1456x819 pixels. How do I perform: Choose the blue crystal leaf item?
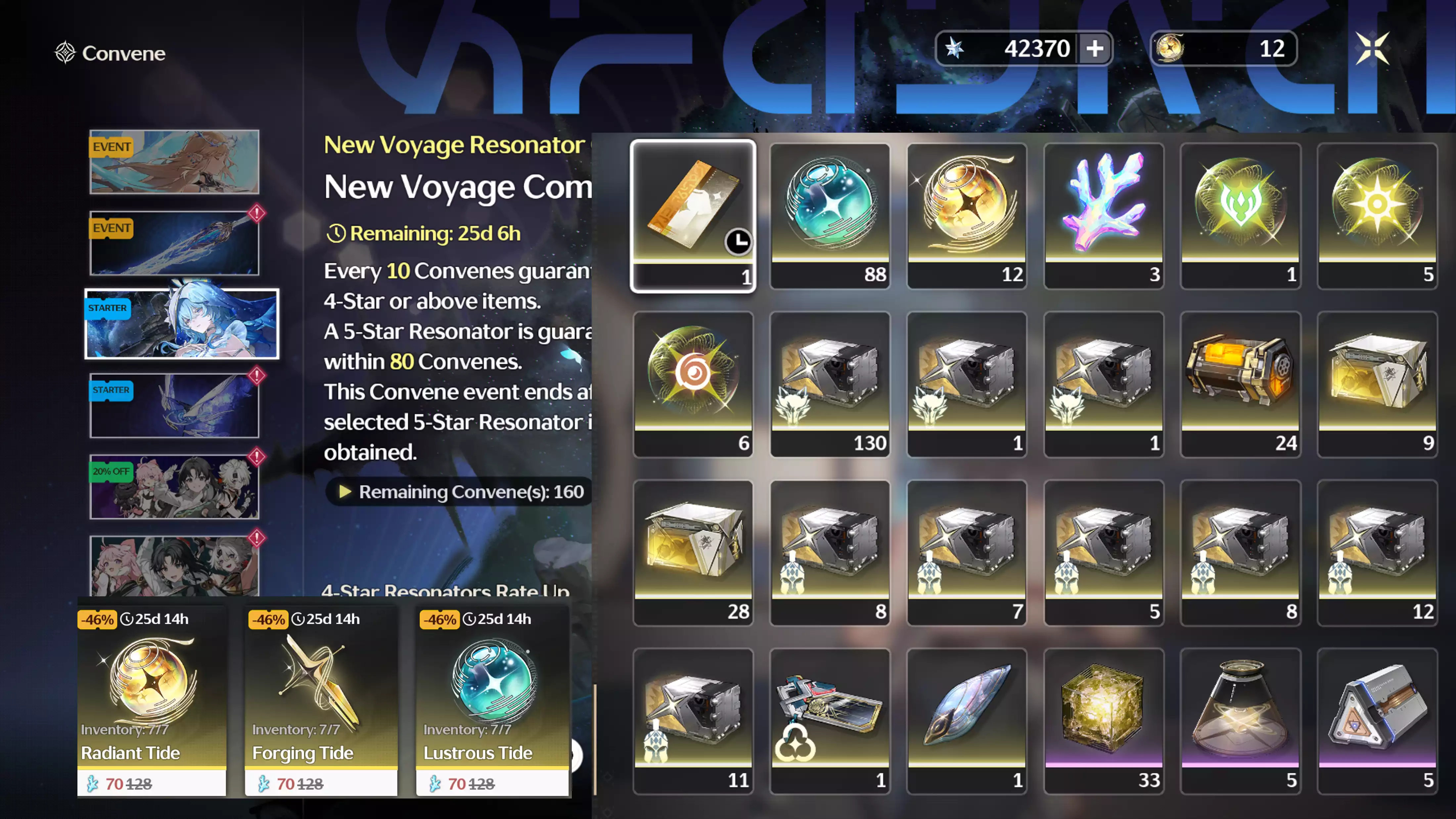(967, 721)
